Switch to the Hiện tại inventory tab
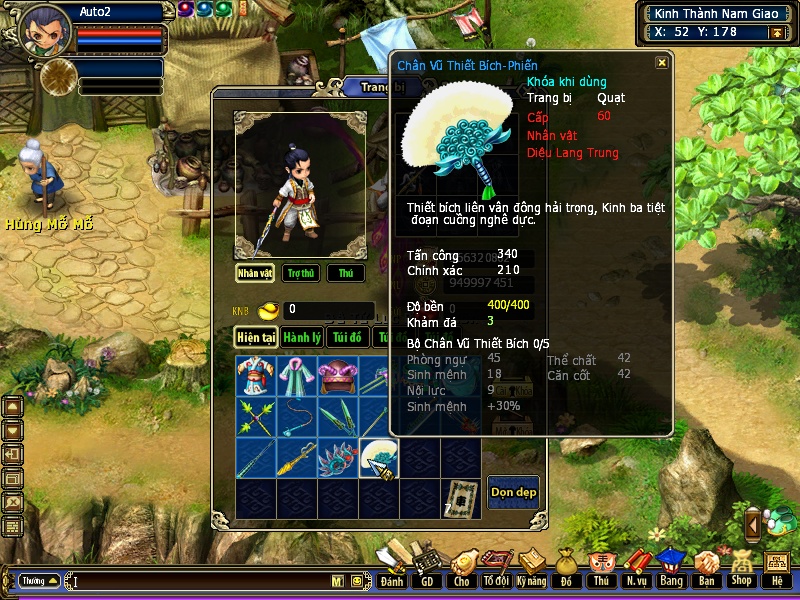The width and height of the screenshot is (800, 600). 256,337
